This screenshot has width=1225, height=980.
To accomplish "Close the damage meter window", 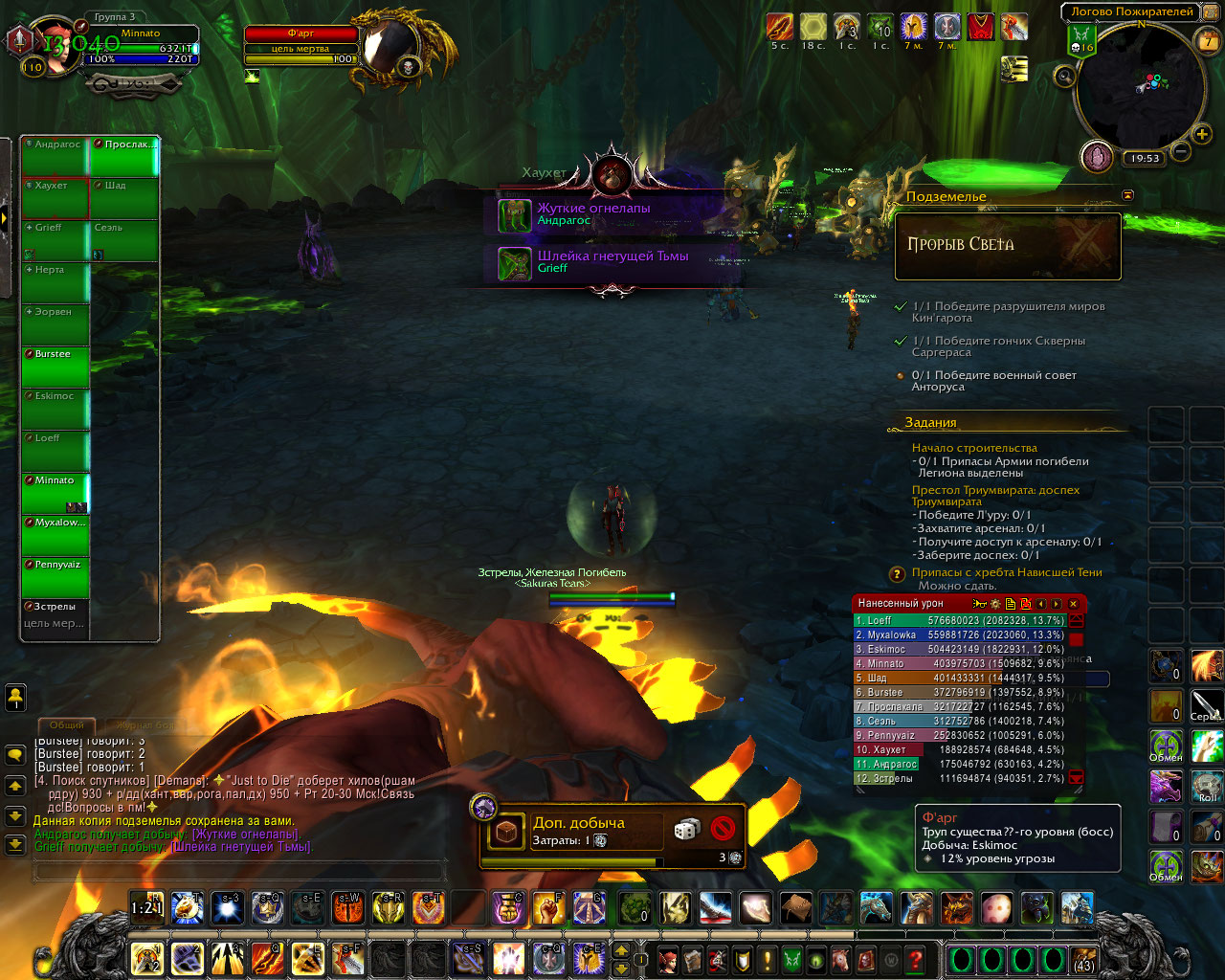I will coord(1074,604).
